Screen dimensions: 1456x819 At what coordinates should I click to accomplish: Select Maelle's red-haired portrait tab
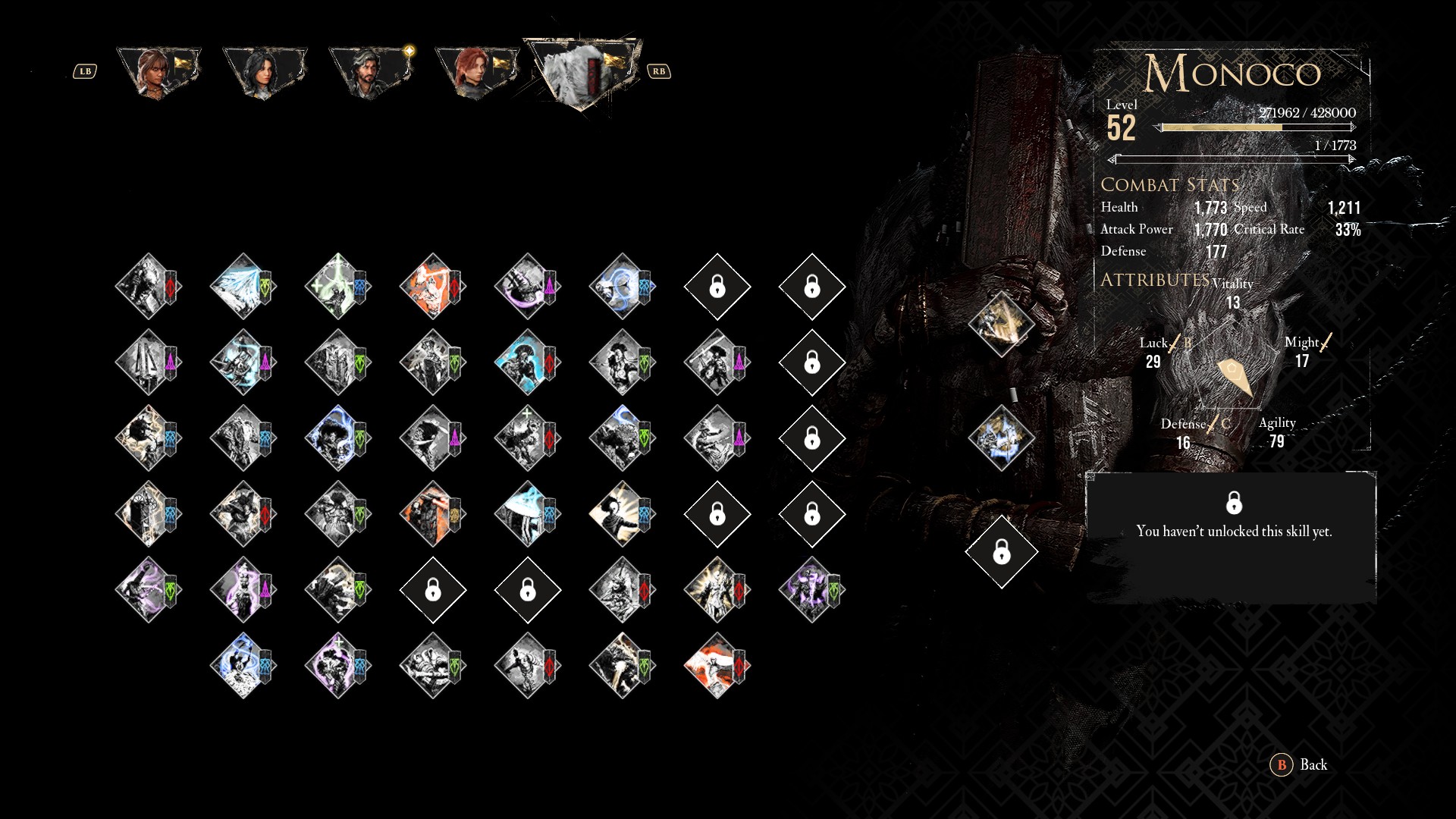coord(478,72)
